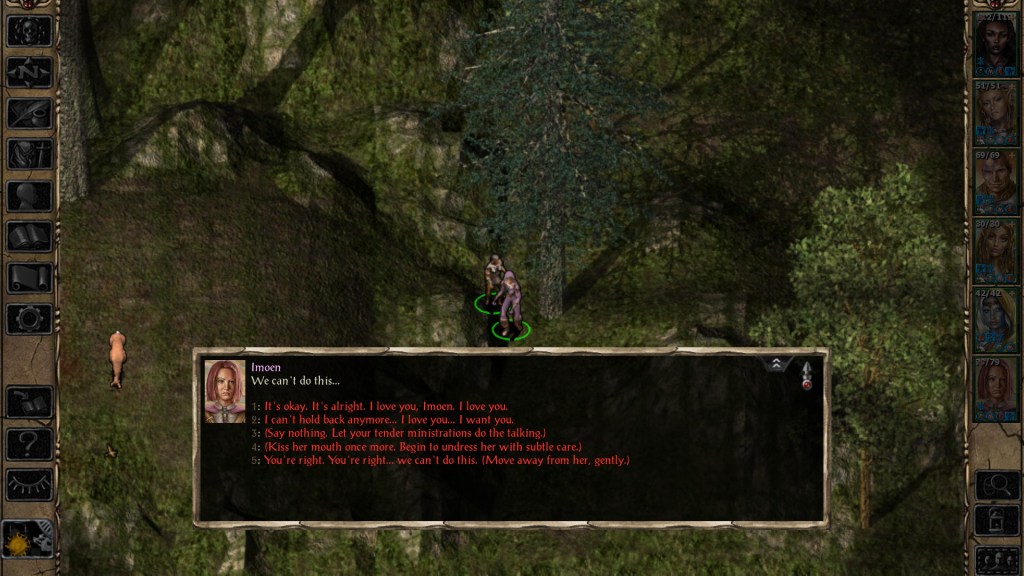Open the options gear in the left sidebar

pos(29,319)
